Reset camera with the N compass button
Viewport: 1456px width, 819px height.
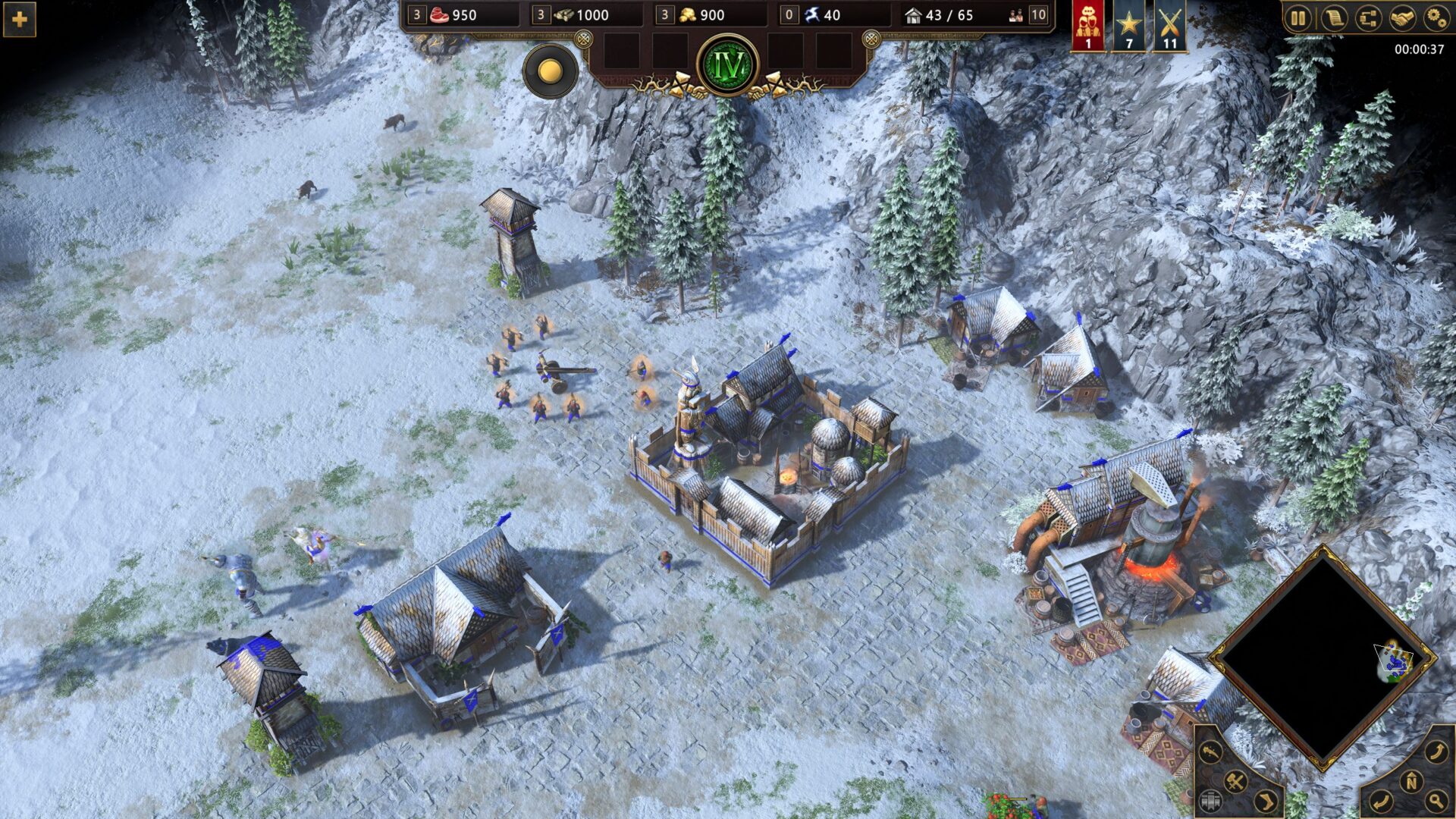pyautogui.click(x=1412, y=781)
